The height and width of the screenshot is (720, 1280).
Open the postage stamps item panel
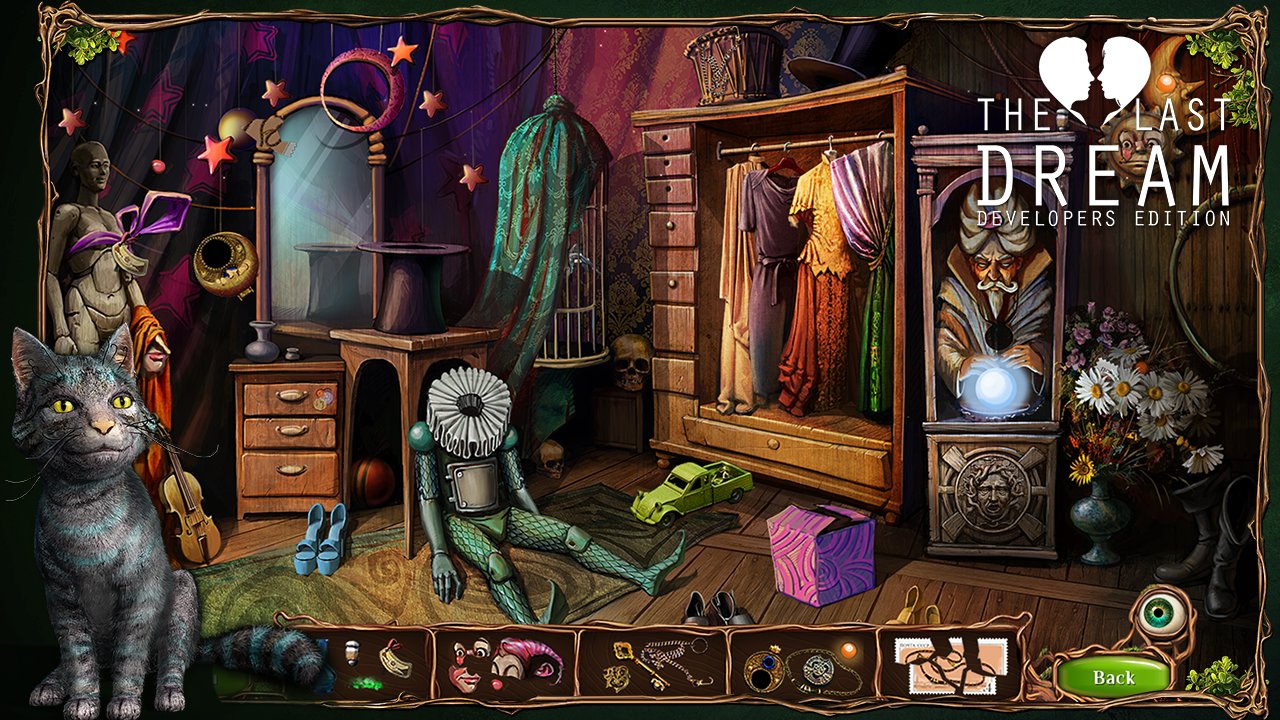(950, 662)
